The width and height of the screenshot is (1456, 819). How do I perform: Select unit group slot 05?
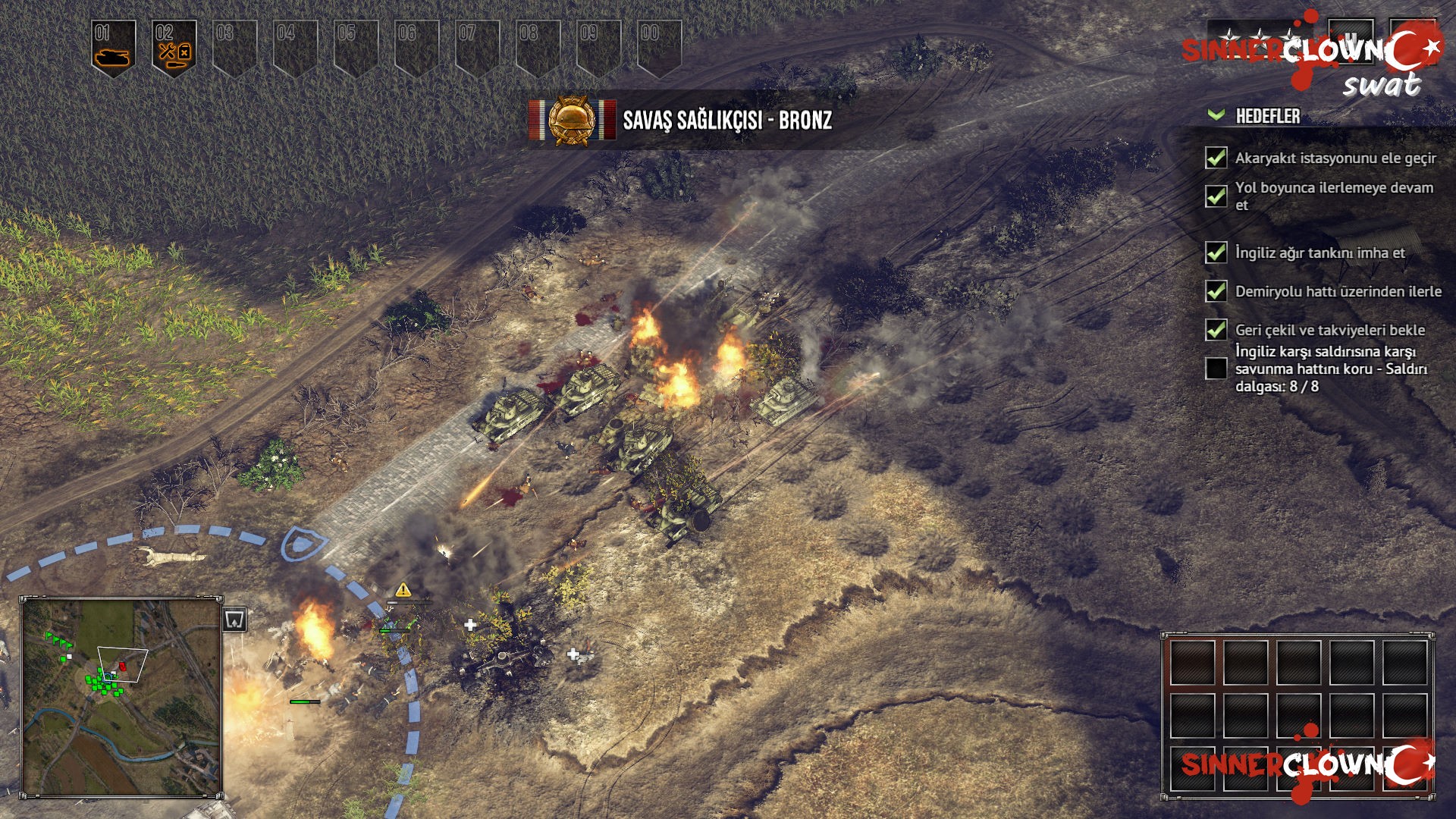[x=349, y=42]
